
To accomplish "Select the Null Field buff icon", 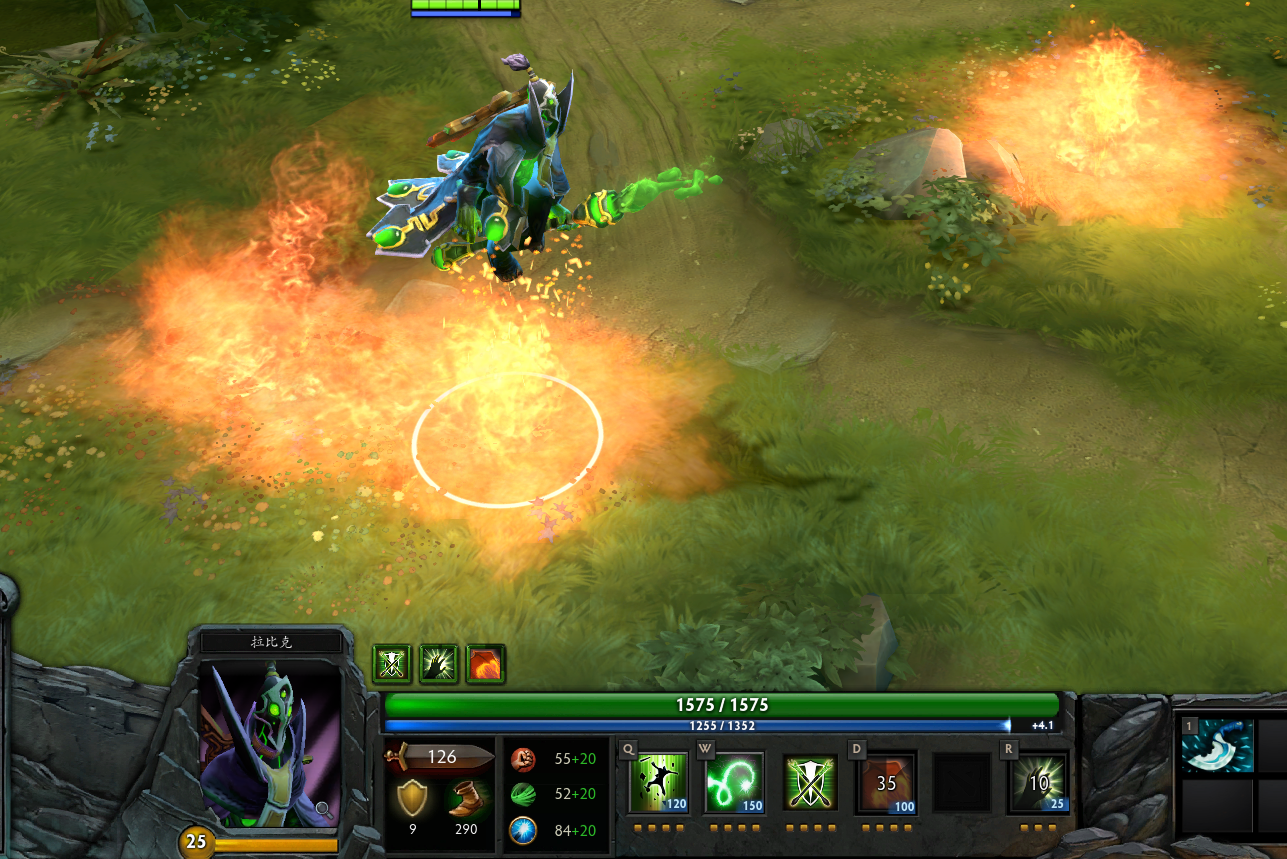I will pyautogui.click(x=391, y=663).
